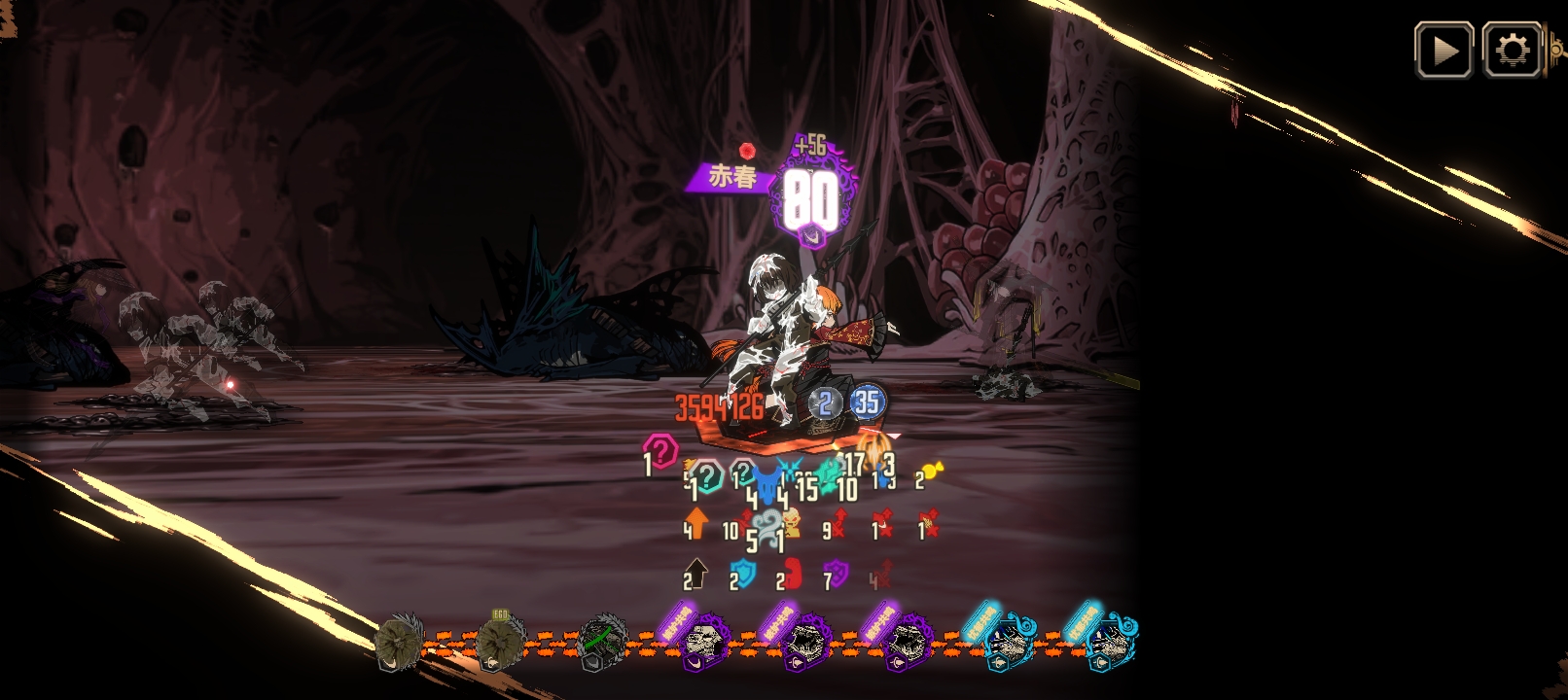Inspect the blue horned skull status icon
The image size is (1568, 700).
[768, 483]
